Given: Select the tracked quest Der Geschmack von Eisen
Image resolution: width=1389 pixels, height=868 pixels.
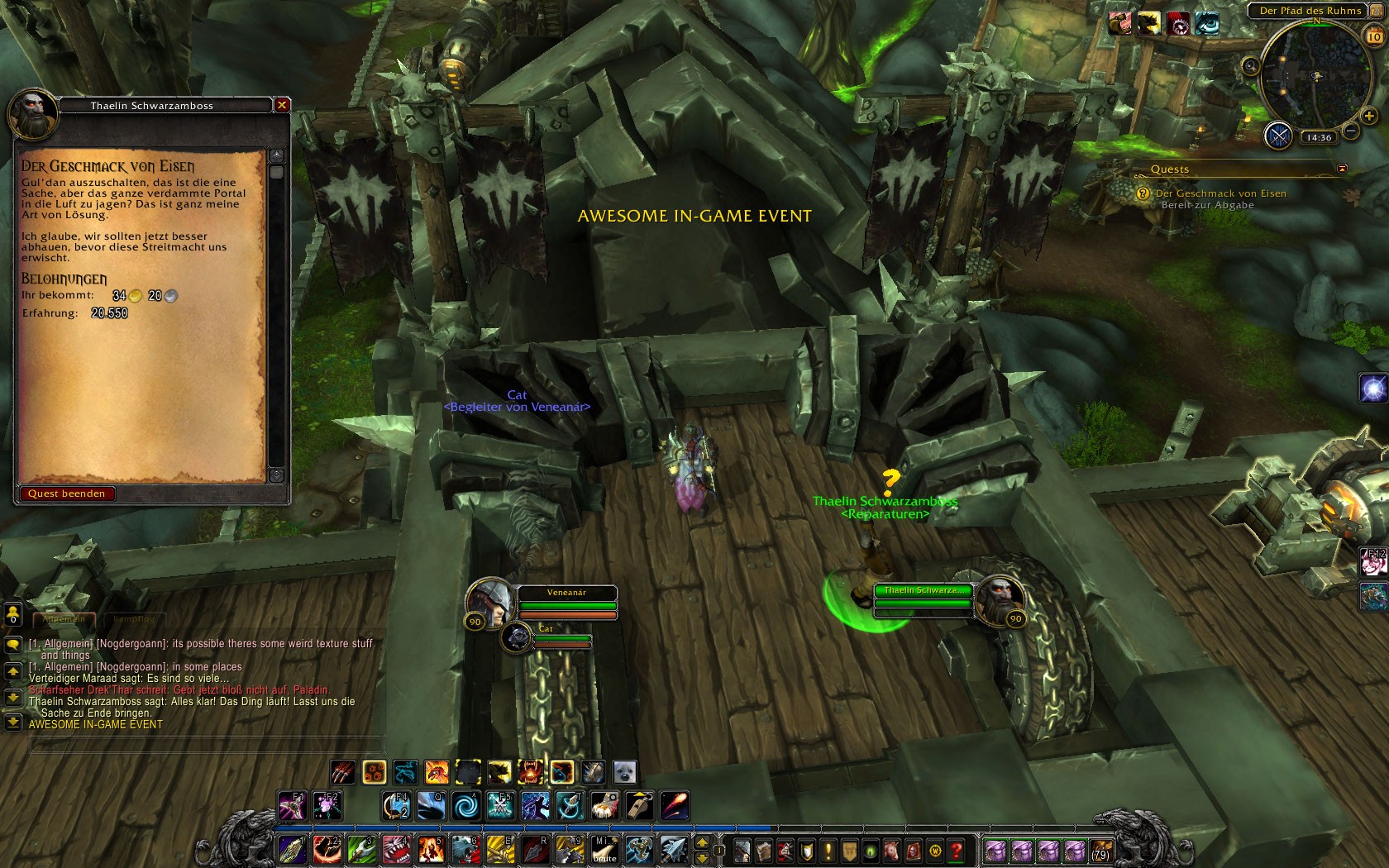Looking at the screenshot, I should [1220, 193].
